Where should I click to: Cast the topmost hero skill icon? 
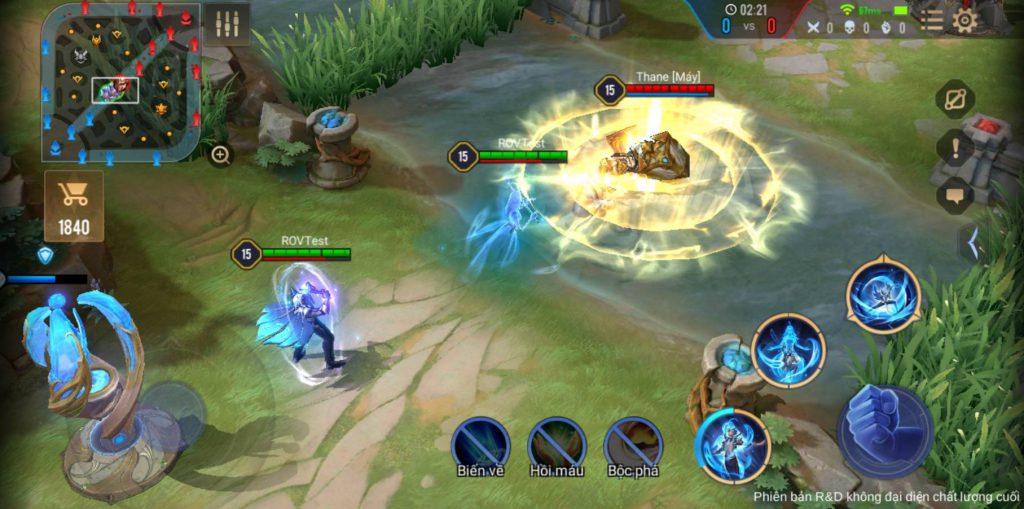[x=883, y=296]
